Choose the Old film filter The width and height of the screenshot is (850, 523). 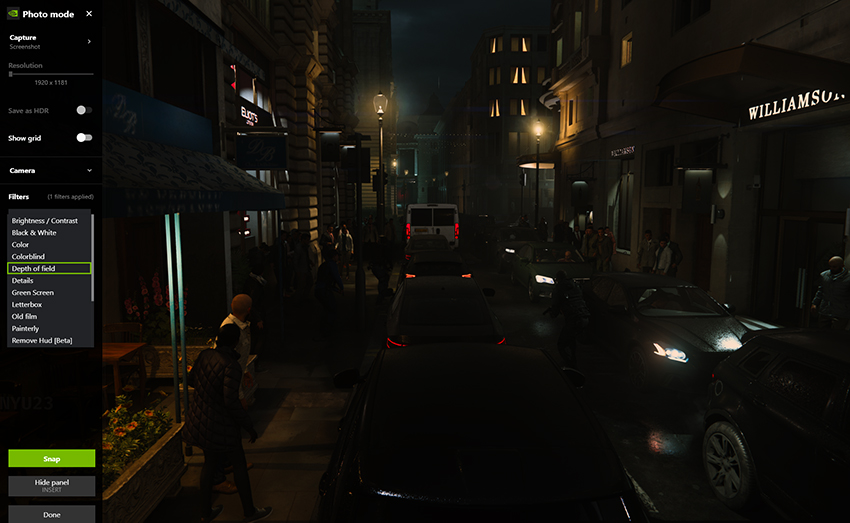click(26, 317)
